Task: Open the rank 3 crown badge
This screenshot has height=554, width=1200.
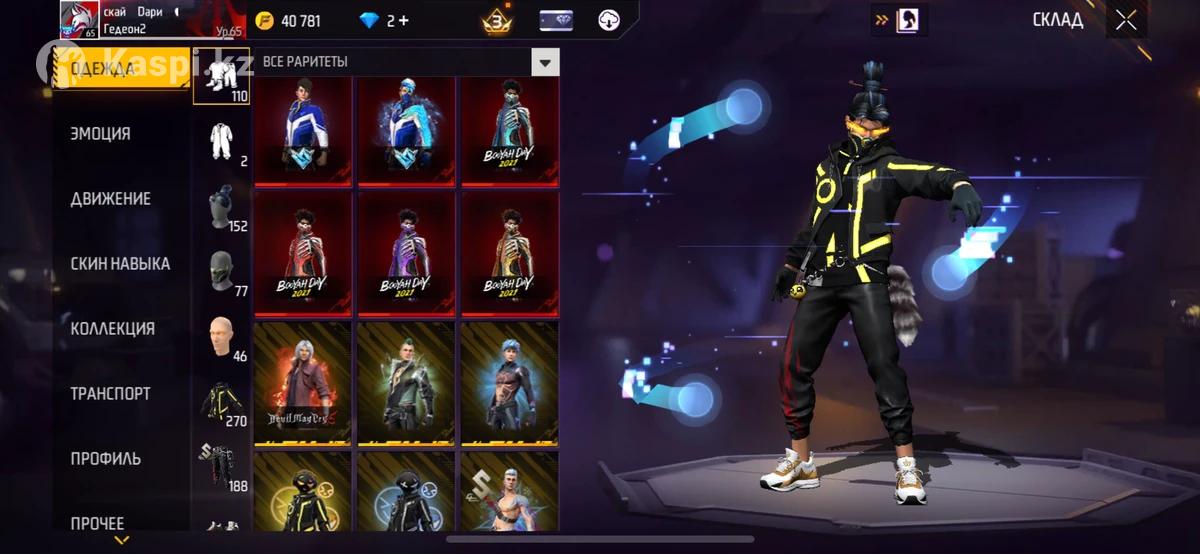Action: 497,21
